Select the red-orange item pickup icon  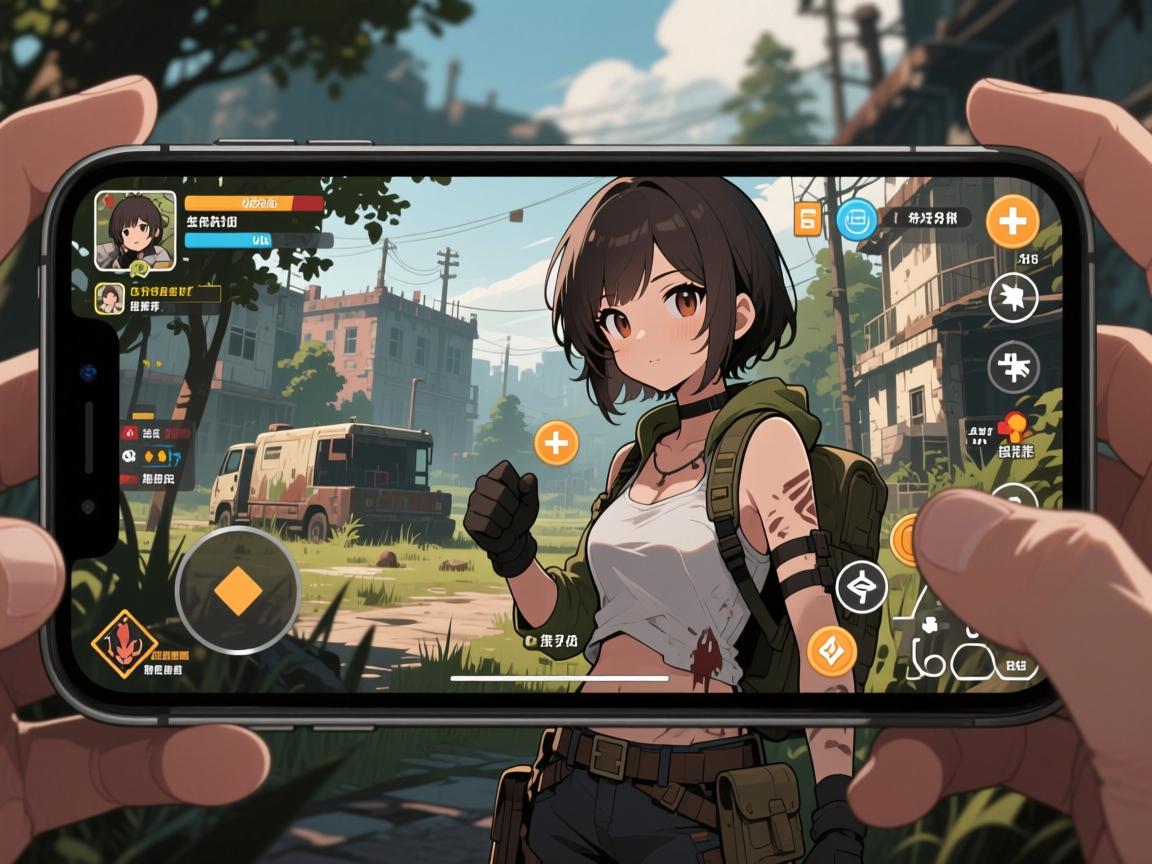coord(1013,428)
